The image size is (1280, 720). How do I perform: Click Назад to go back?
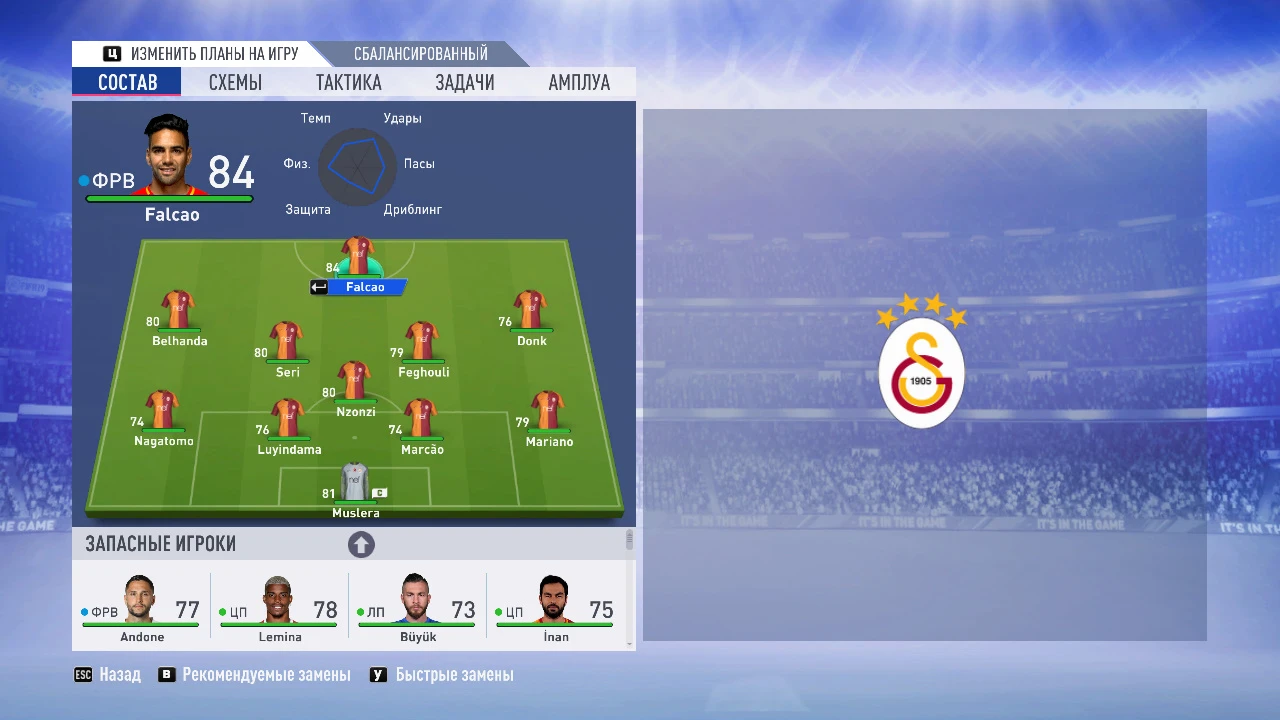119,675
